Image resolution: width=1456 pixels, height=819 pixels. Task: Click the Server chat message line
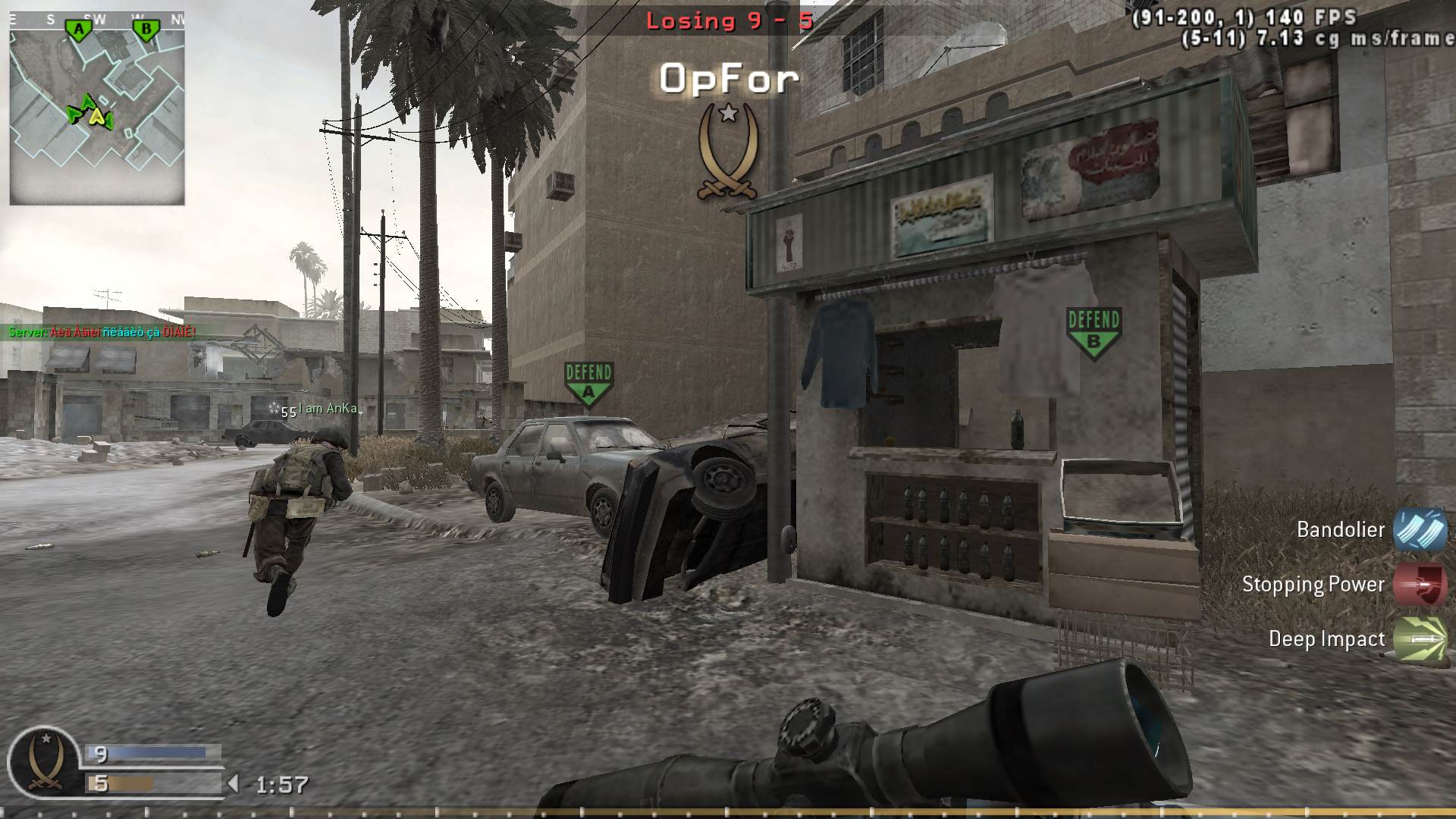click(x=101, y=331)
